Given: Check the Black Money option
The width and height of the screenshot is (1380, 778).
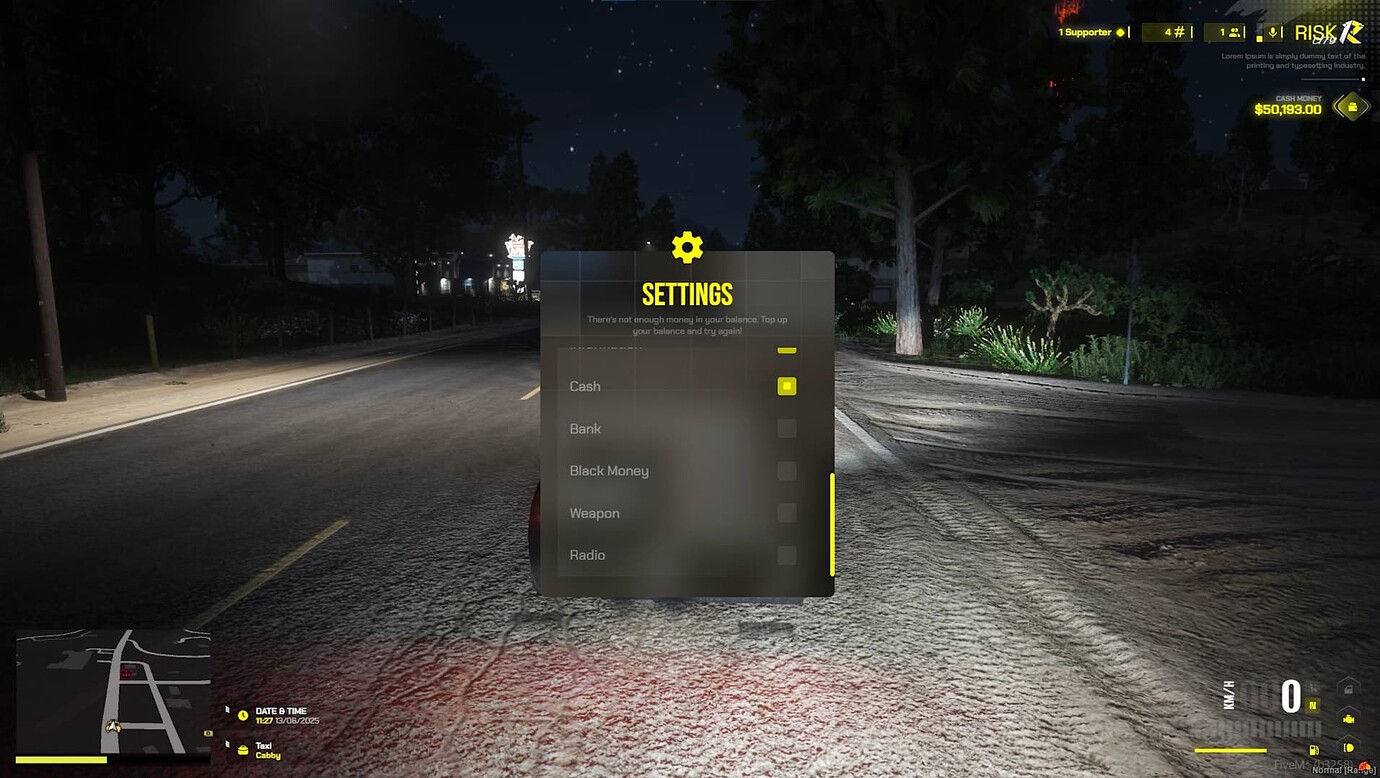Looking at the screenshot, I should pos(787,470).
